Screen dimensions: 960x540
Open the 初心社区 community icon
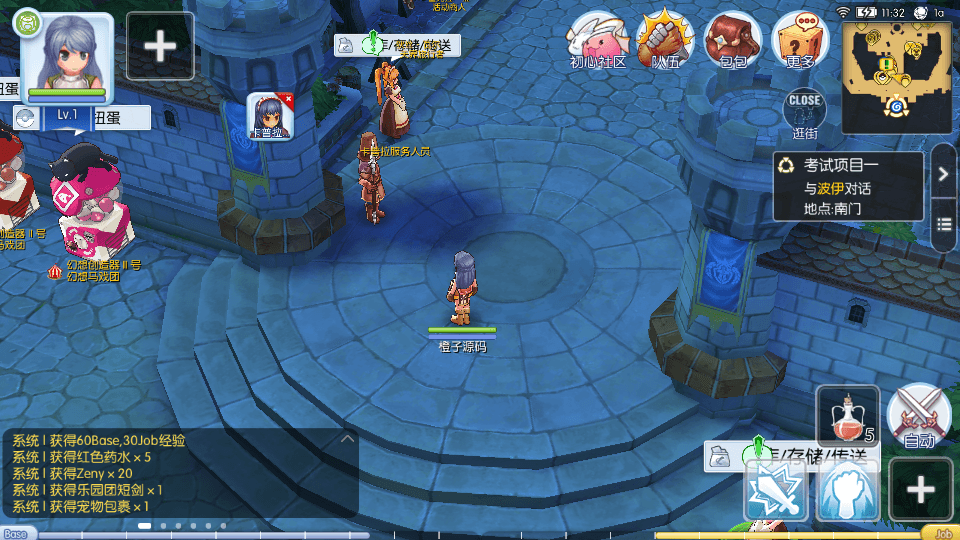[598, 40]
